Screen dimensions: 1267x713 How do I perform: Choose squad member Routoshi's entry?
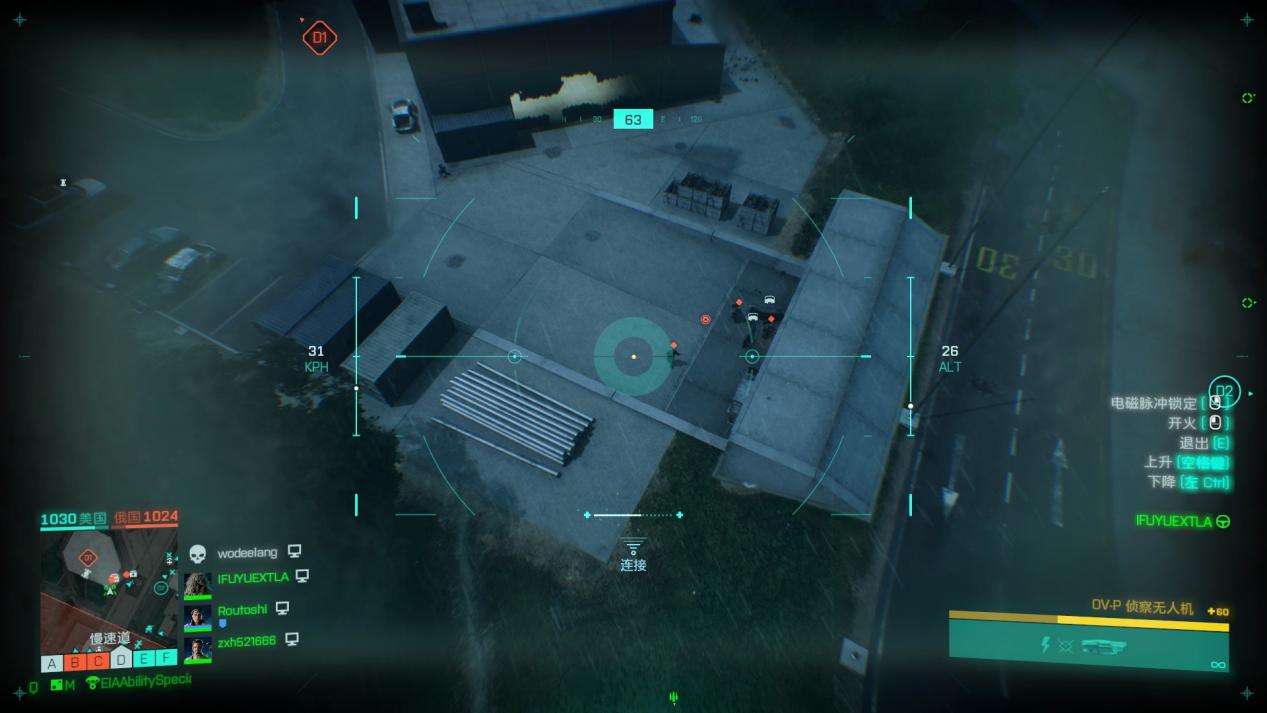(x=242, y=610)
